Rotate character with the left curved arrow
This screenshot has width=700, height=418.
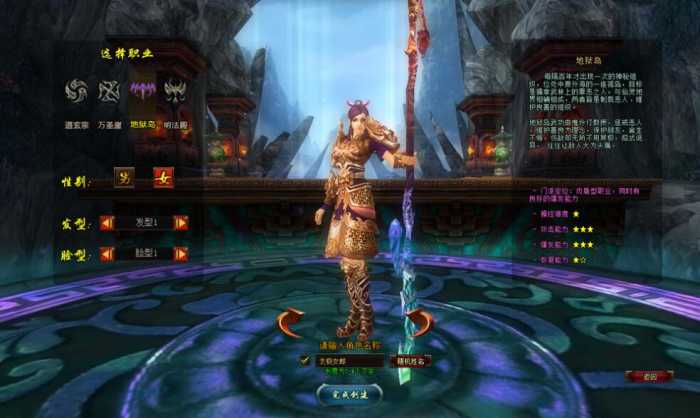(x=290, y=323)
